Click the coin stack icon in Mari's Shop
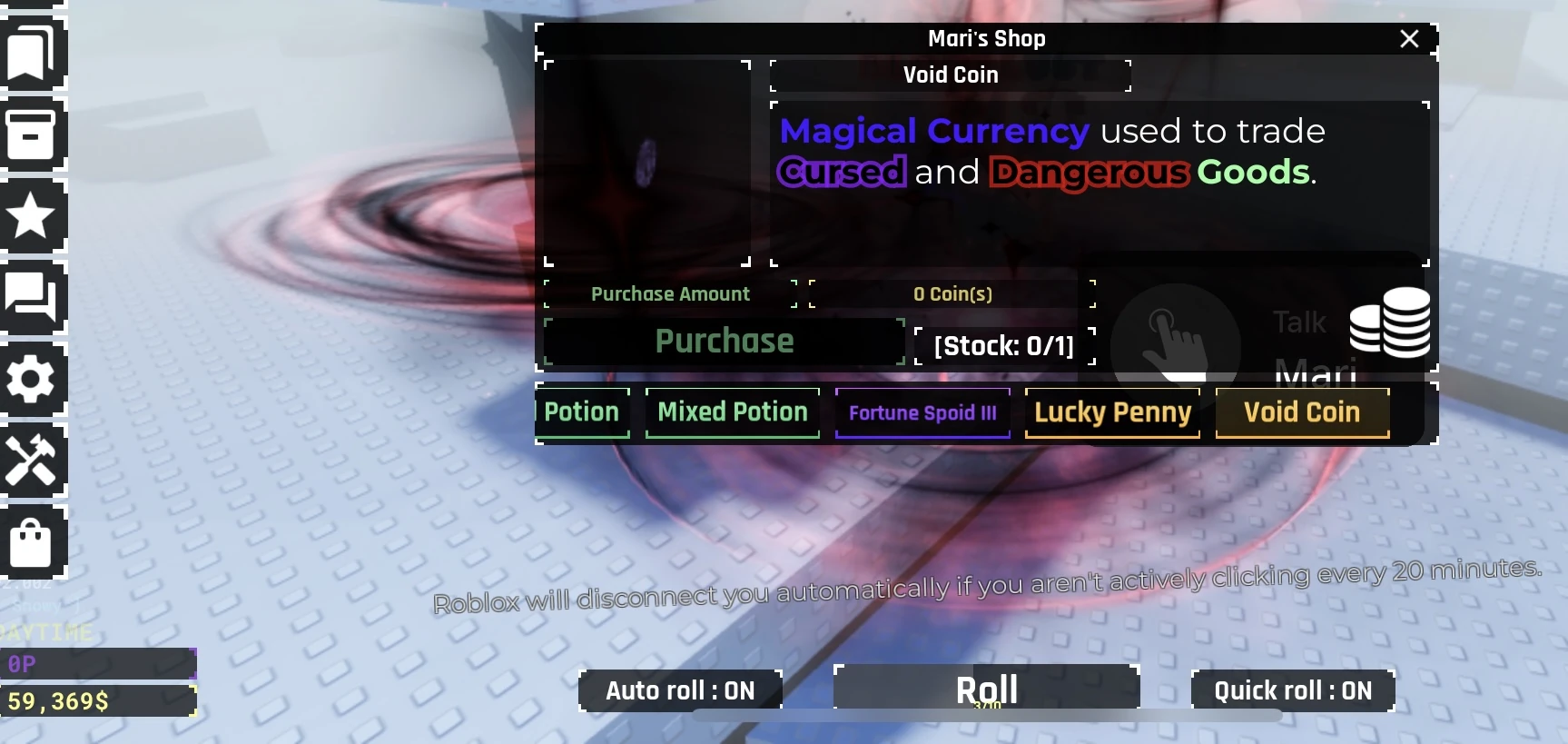The image size is (1568, 744). click(x=1389, y=324)
